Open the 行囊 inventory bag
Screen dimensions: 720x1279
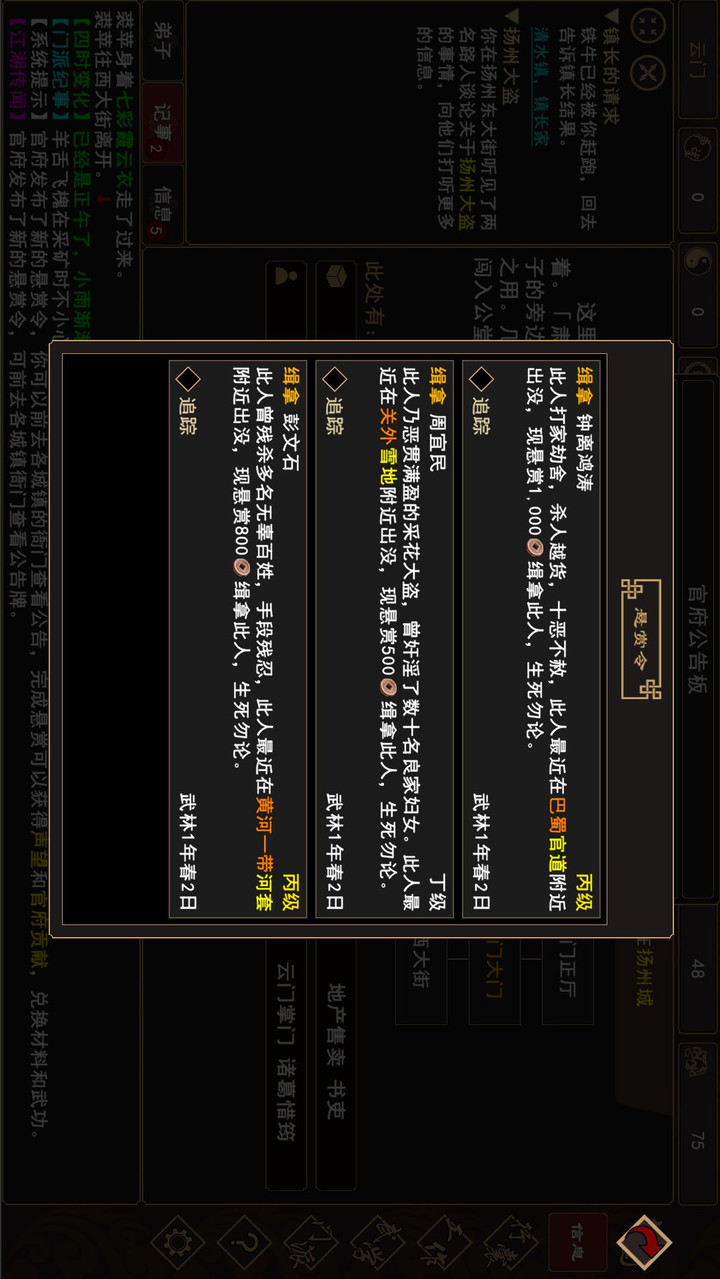pyautogui.click(x=510, y=1242)
